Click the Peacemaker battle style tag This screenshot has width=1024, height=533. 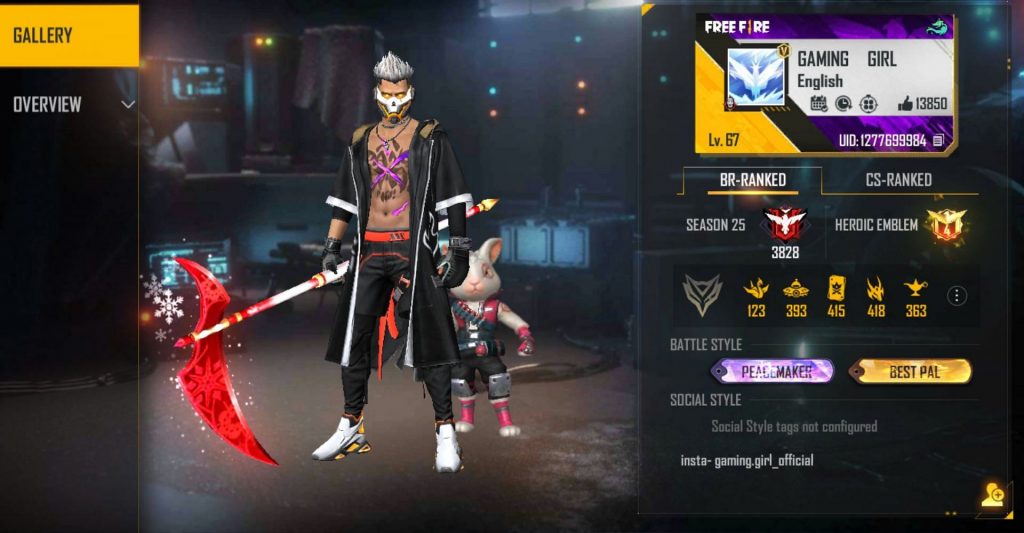pos(774,372)
